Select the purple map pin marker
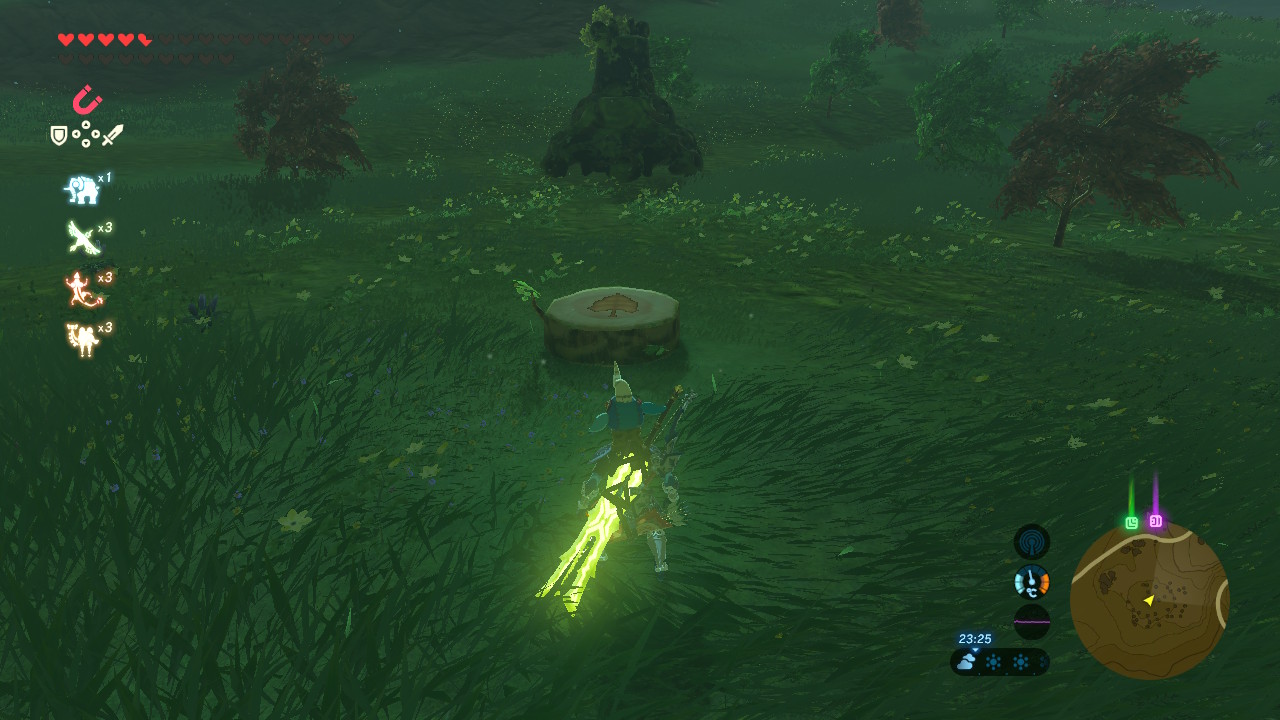This screenshot has width=1280, height=720. pos(1155,521)
